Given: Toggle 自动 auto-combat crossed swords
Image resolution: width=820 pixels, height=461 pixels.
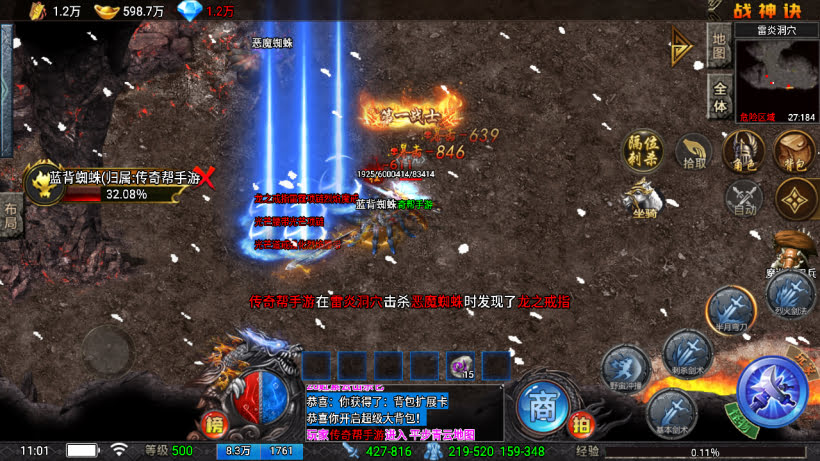Looking at the screenshot, I should 743,198.
